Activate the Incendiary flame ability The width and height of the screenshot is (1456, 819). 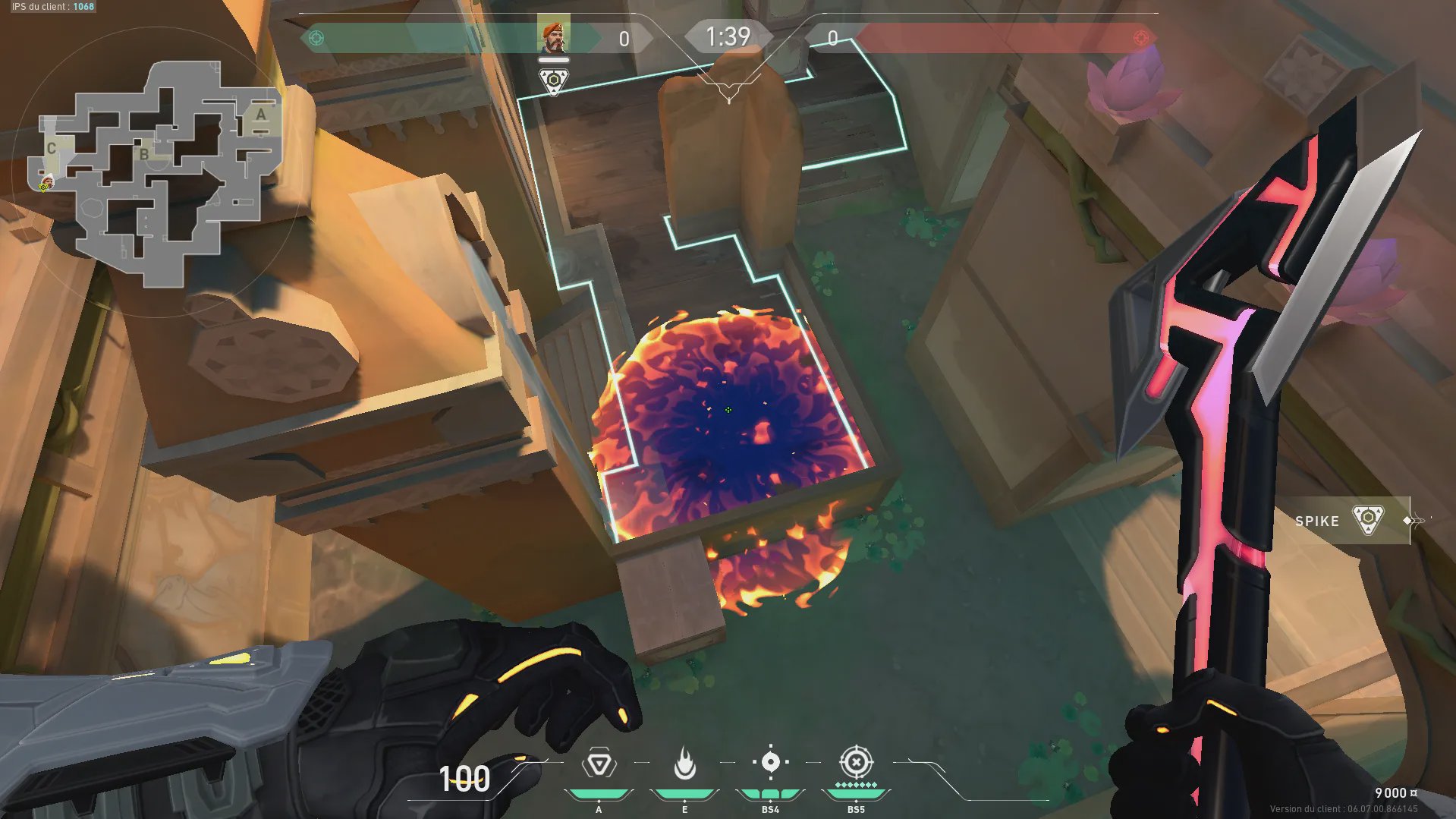pyautogui.click(x=684, y=764)
